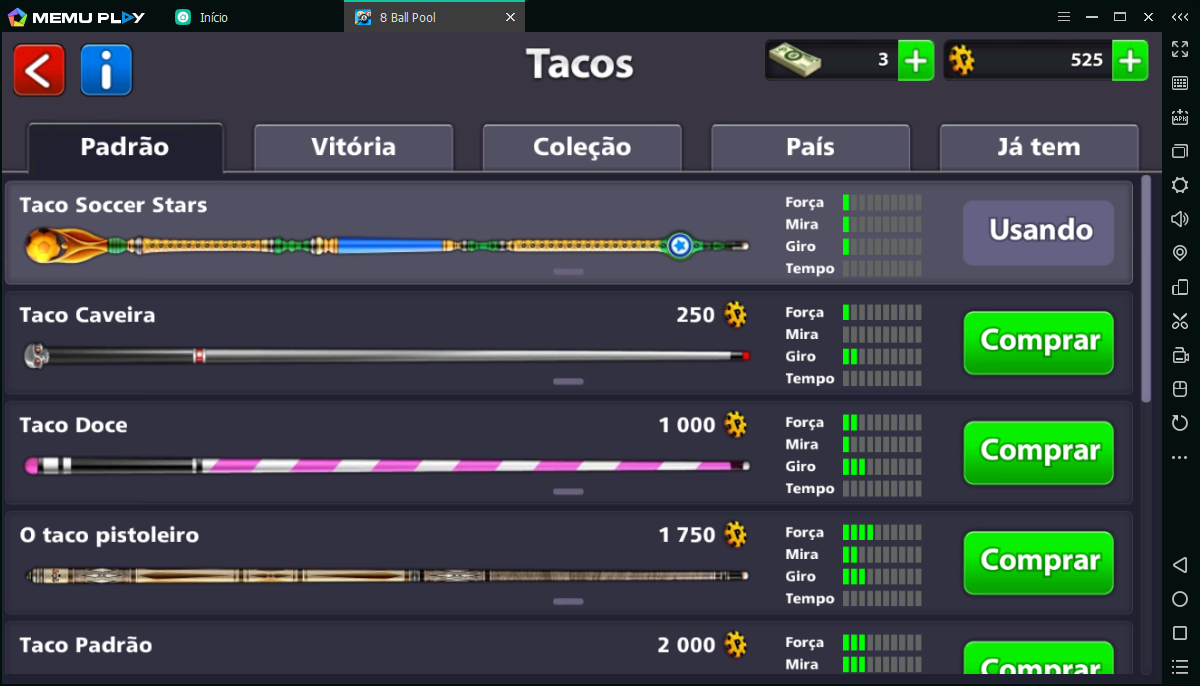The image size is (1200, 686).
Task: Buy the Taco Doce cue
Action: pyautogui.click(x=1038, y=452)
